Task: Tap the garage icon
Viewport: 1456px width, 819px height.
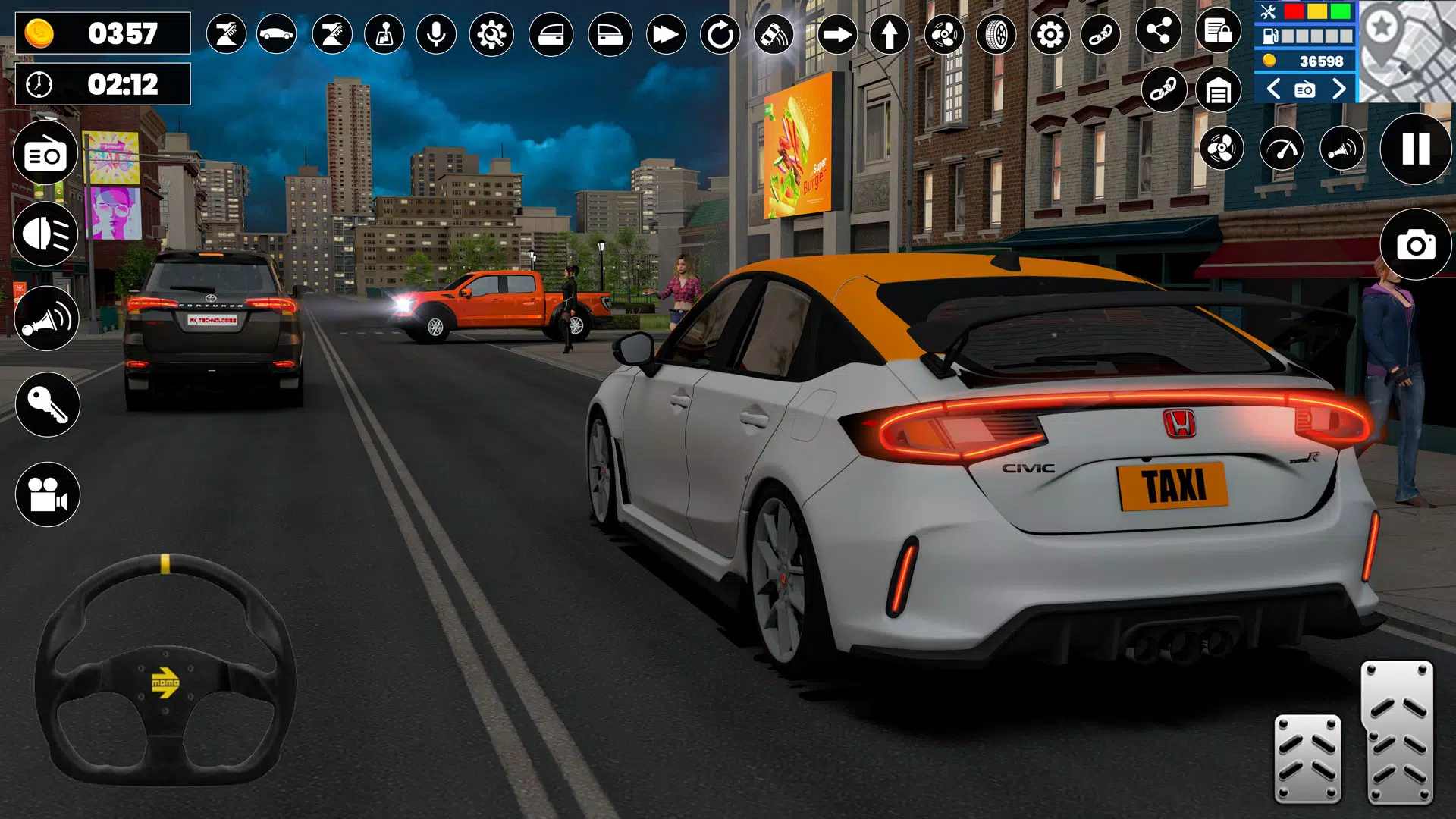Action: point(1219,89)
